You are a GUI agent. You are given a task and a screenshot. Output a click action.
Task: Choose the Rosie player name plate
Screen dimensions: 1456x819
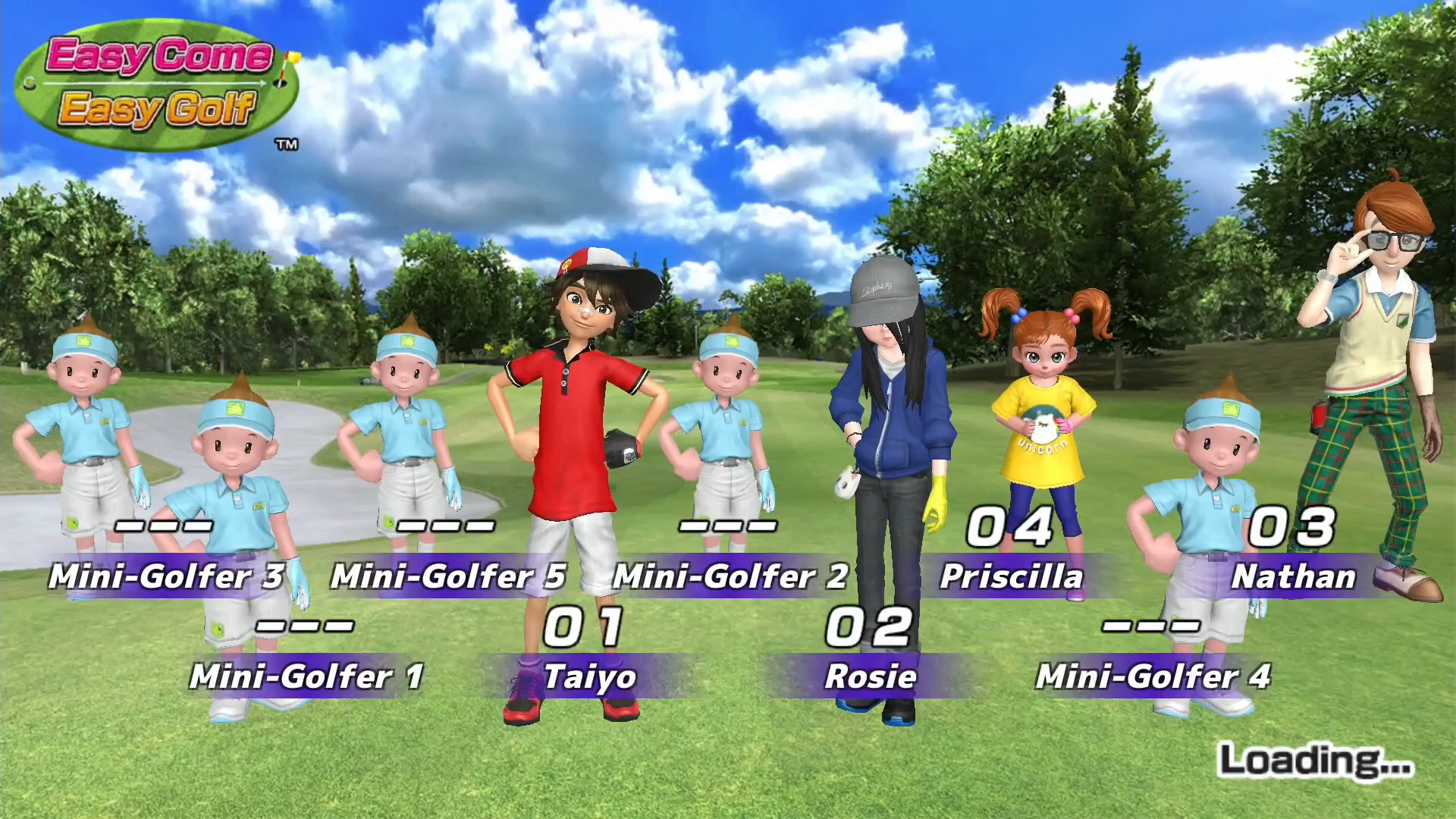click(871, 676)
